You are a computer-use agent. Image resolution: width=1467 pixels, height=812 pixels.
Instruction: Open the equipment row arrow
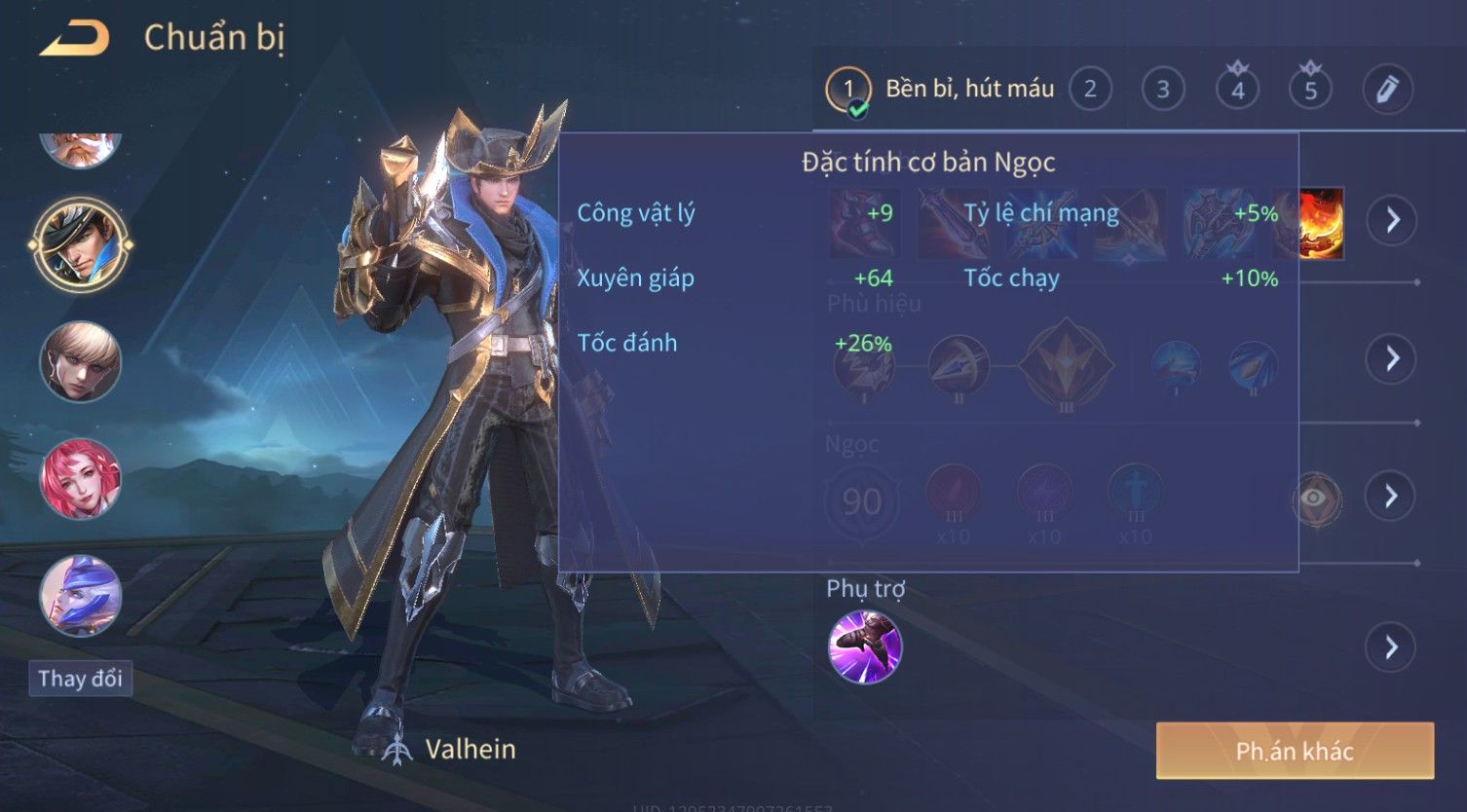(1391, 220)
